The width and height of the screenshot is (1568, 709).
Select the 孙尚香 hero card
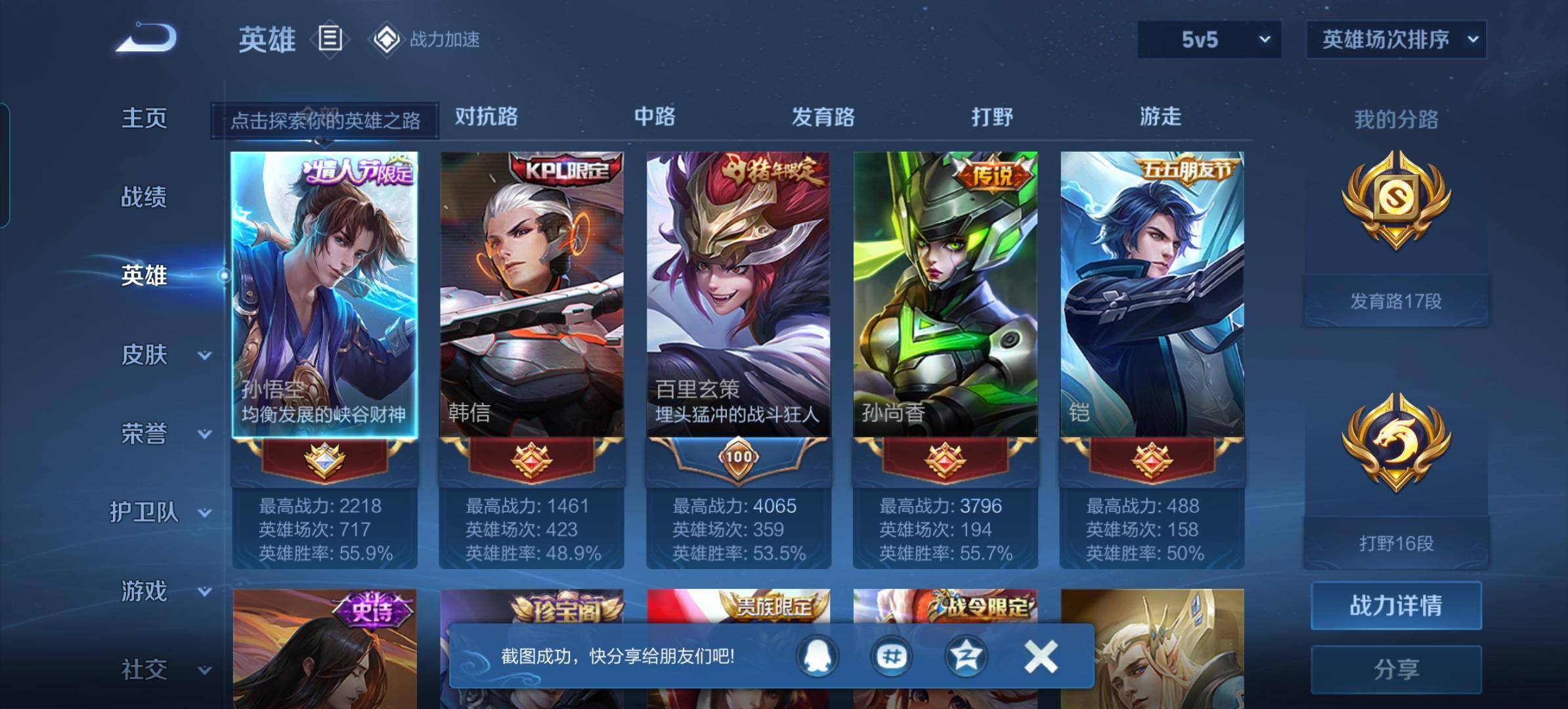(945, 295)
